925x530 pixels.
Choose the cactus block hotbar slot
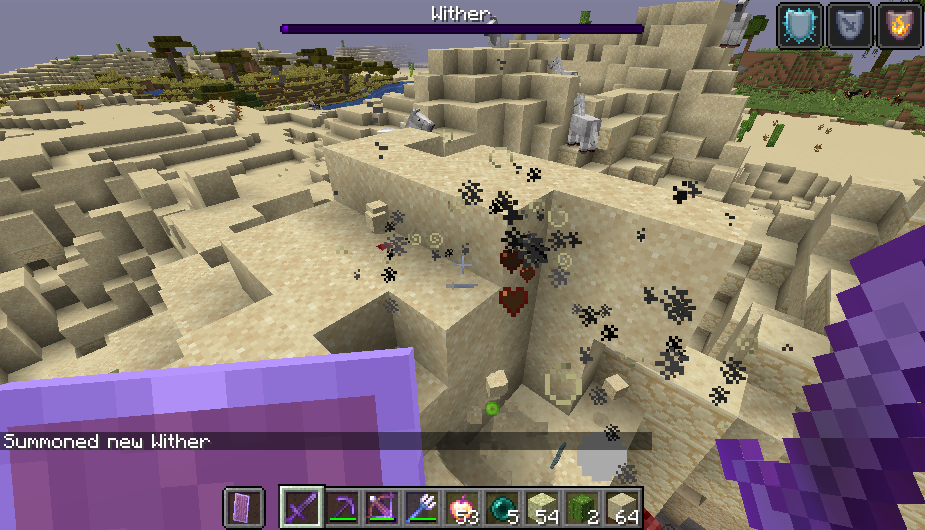(581, 508)
